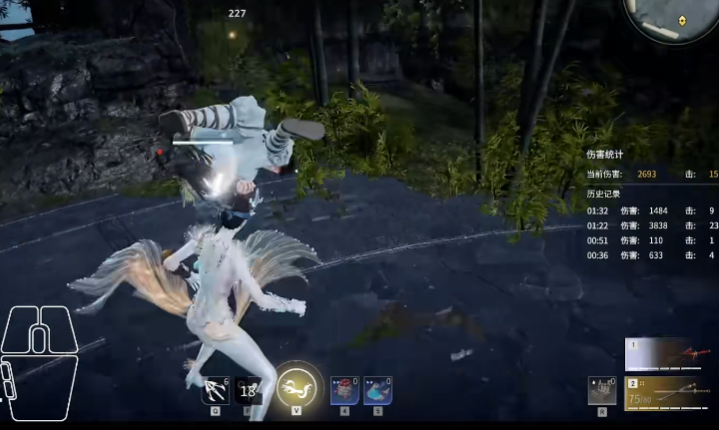
Task: Use the blue consumable in slot 5
Action: point(377,390)
